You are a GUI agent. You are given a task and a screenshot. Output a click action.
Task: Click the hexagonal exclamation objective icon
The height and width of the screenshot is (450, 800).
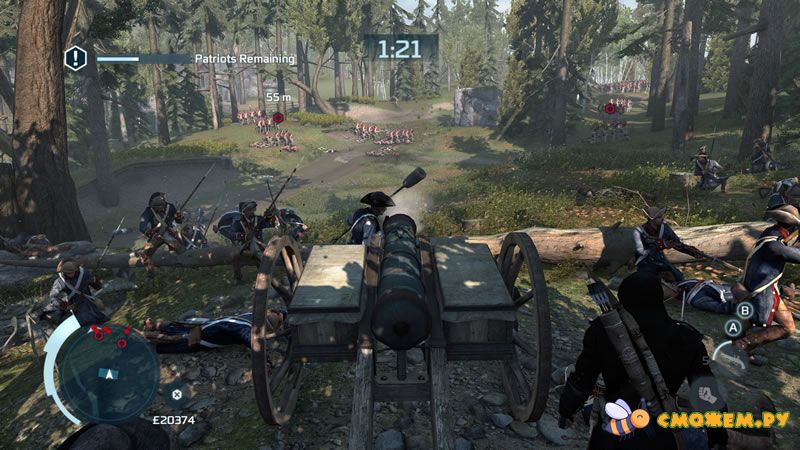(x=76, y=59)
